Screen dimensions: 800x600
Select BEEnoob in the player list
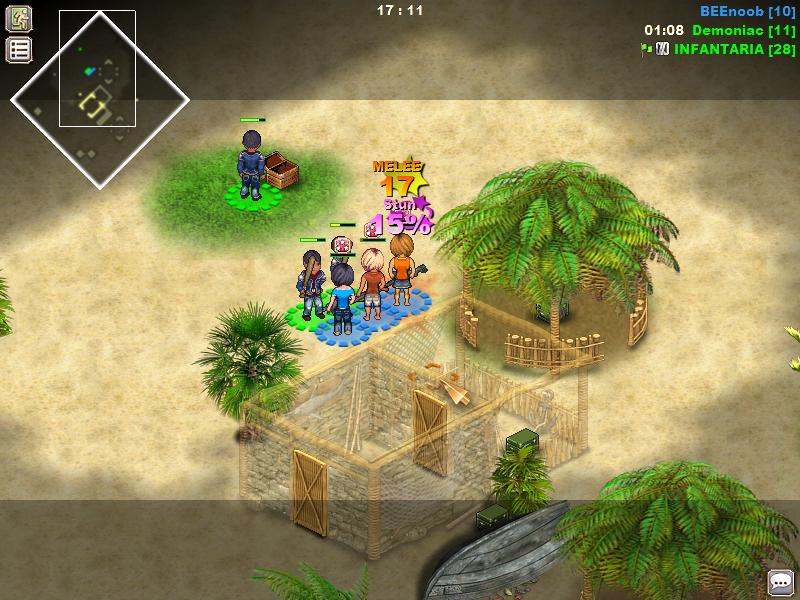point(746,11)
